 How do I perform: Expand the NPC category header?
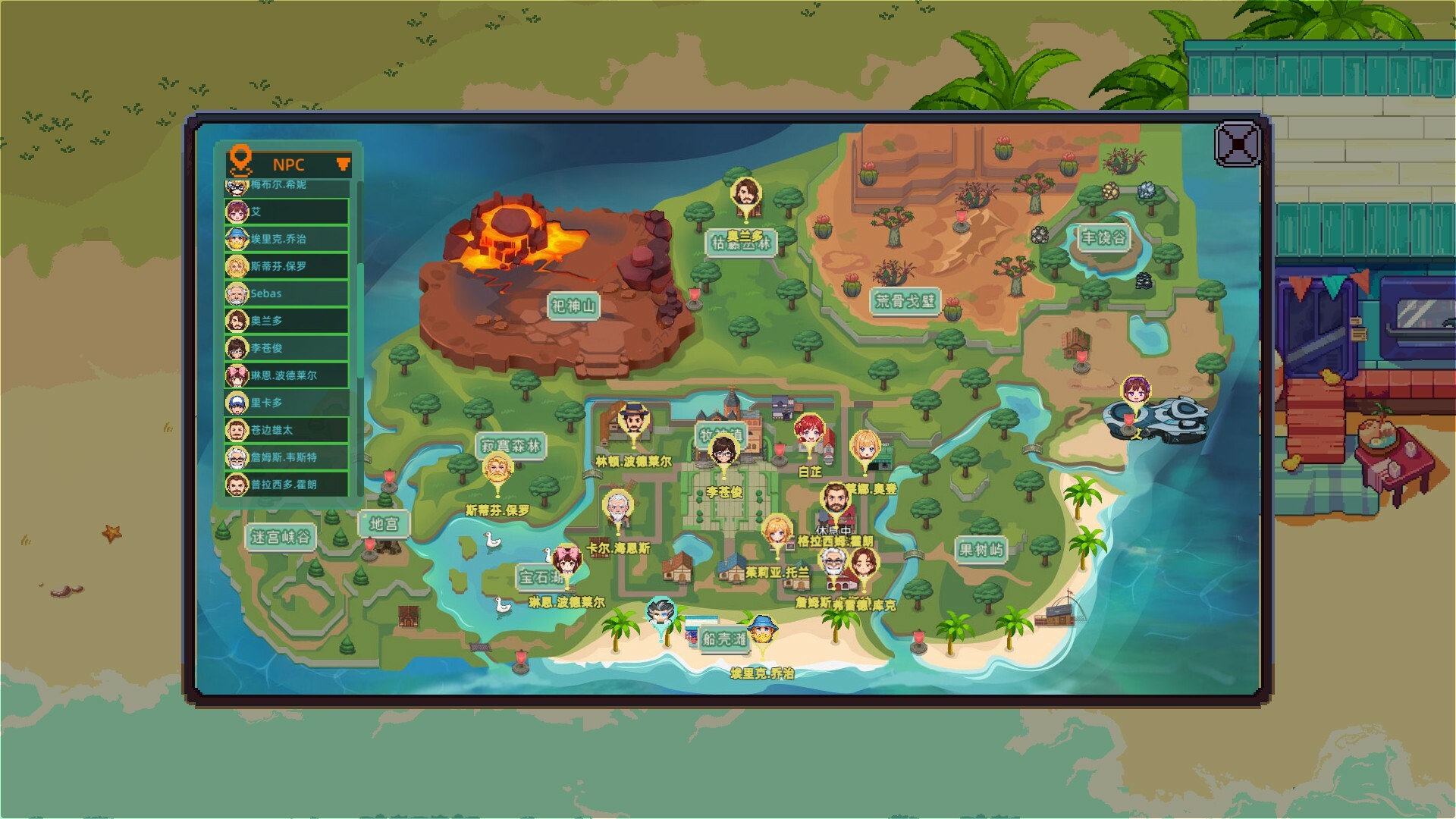coord(288,165)
